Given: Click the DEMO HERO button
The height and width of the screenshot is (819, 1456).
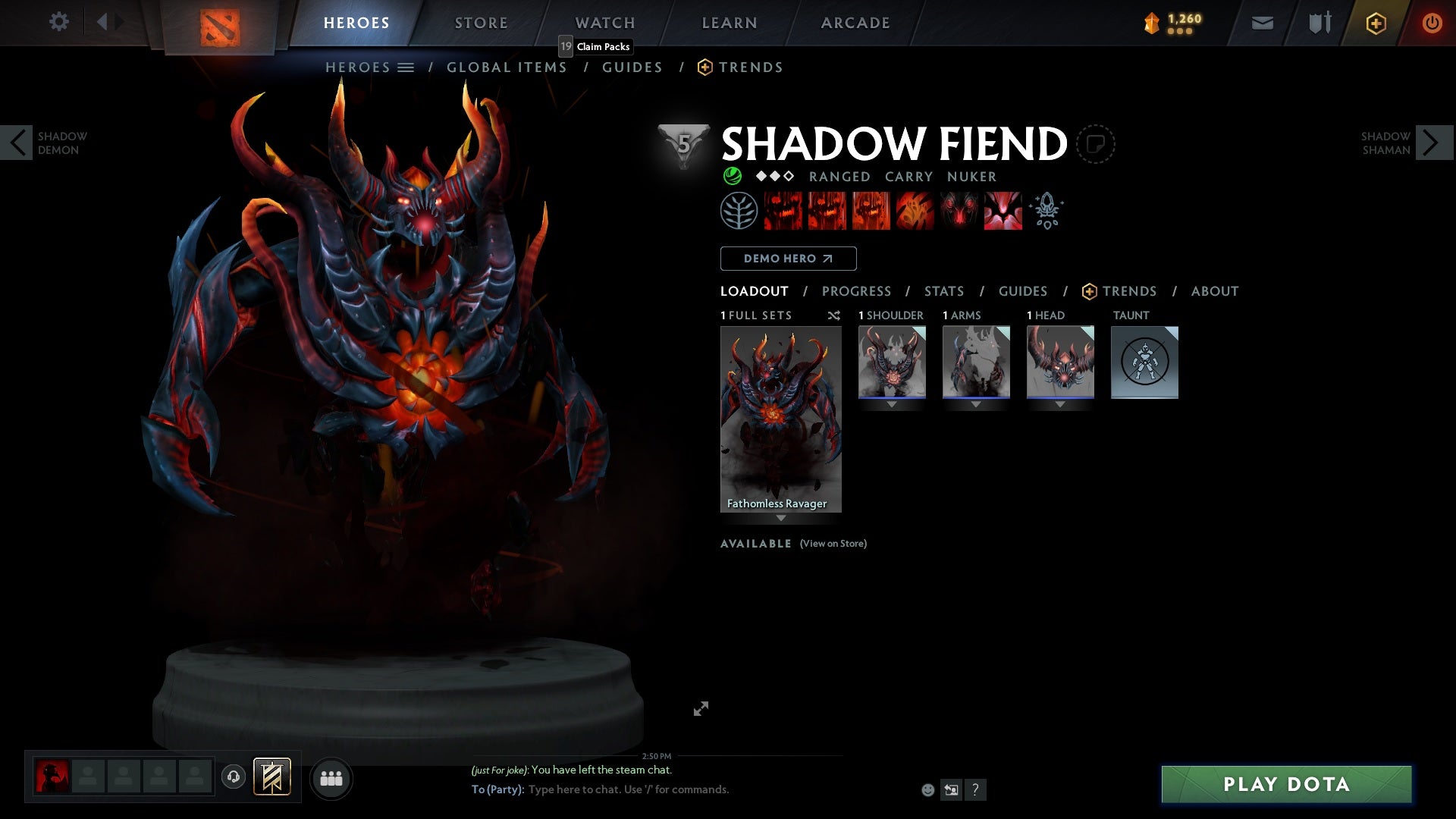Looking at the screenshot, I should pos(787,259).
